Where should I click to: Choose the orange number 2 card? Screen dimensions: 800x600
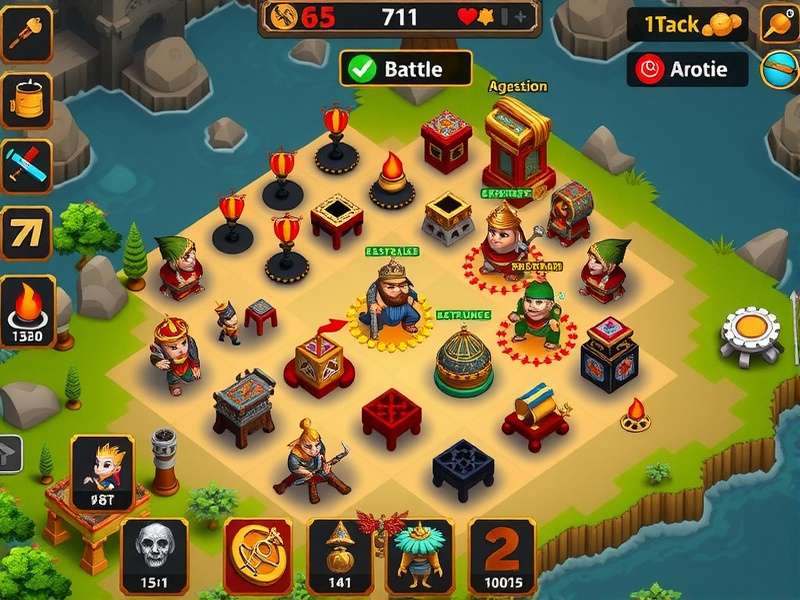503,555
